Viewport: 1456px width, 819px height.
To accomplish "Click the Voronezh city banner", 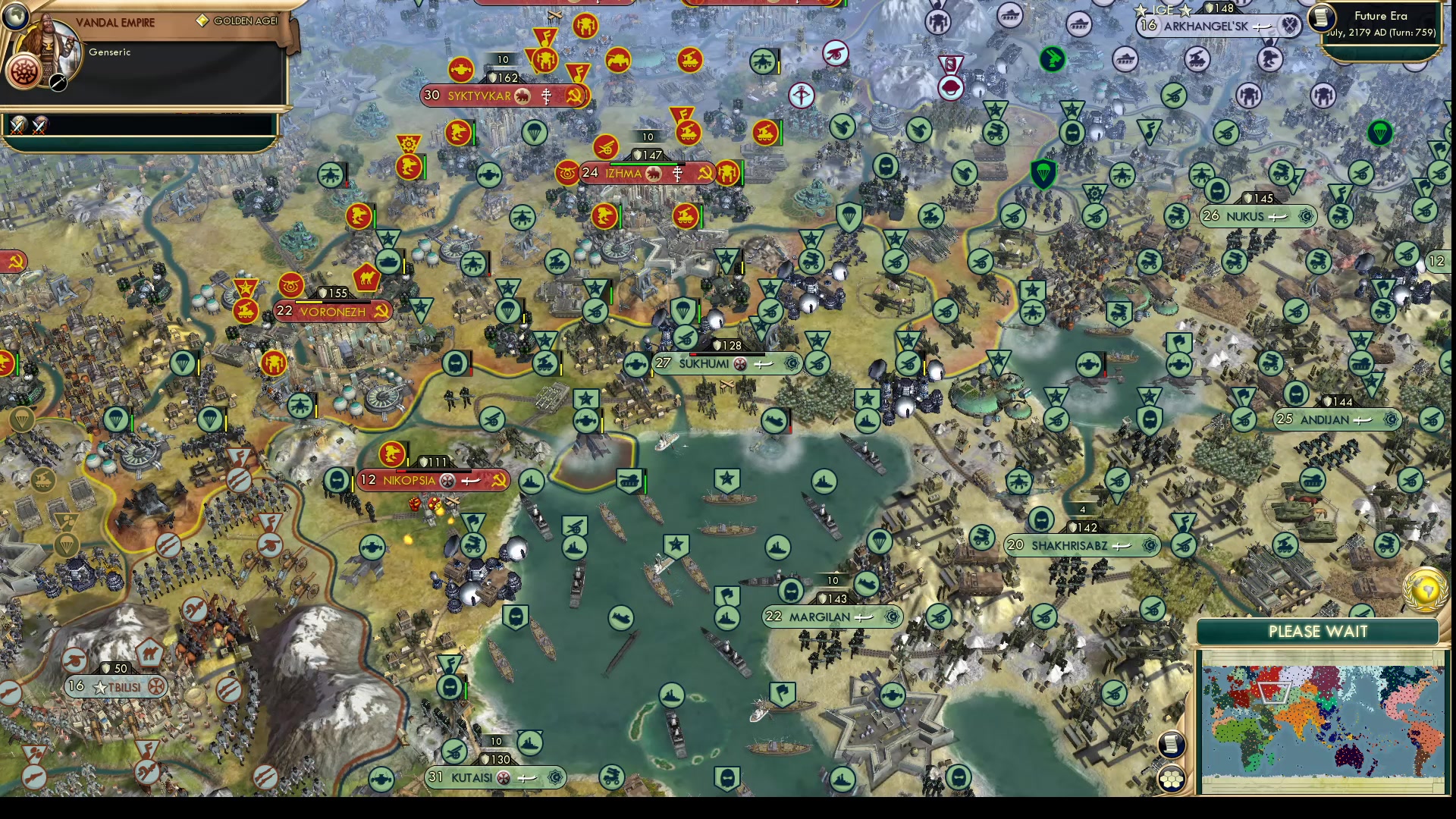I will (334, 312).
